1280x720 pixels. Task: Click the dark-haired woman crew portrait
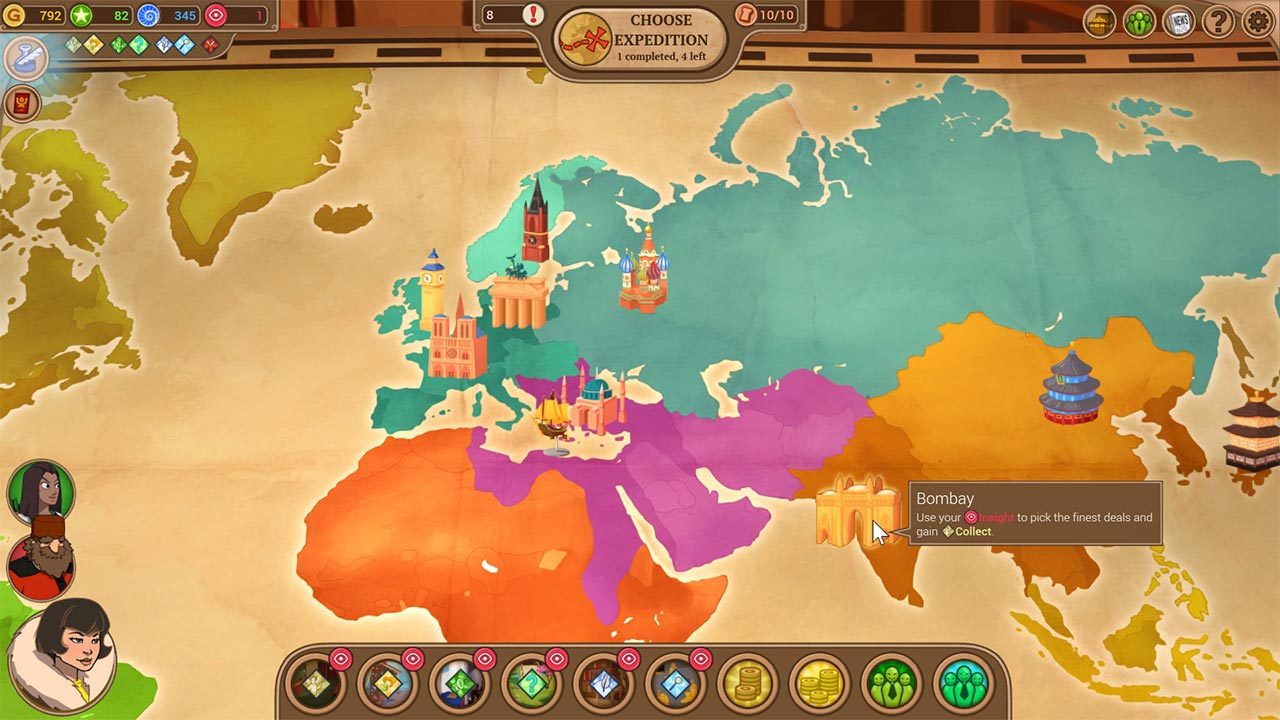pyautogui.click(x=41, y=490)
